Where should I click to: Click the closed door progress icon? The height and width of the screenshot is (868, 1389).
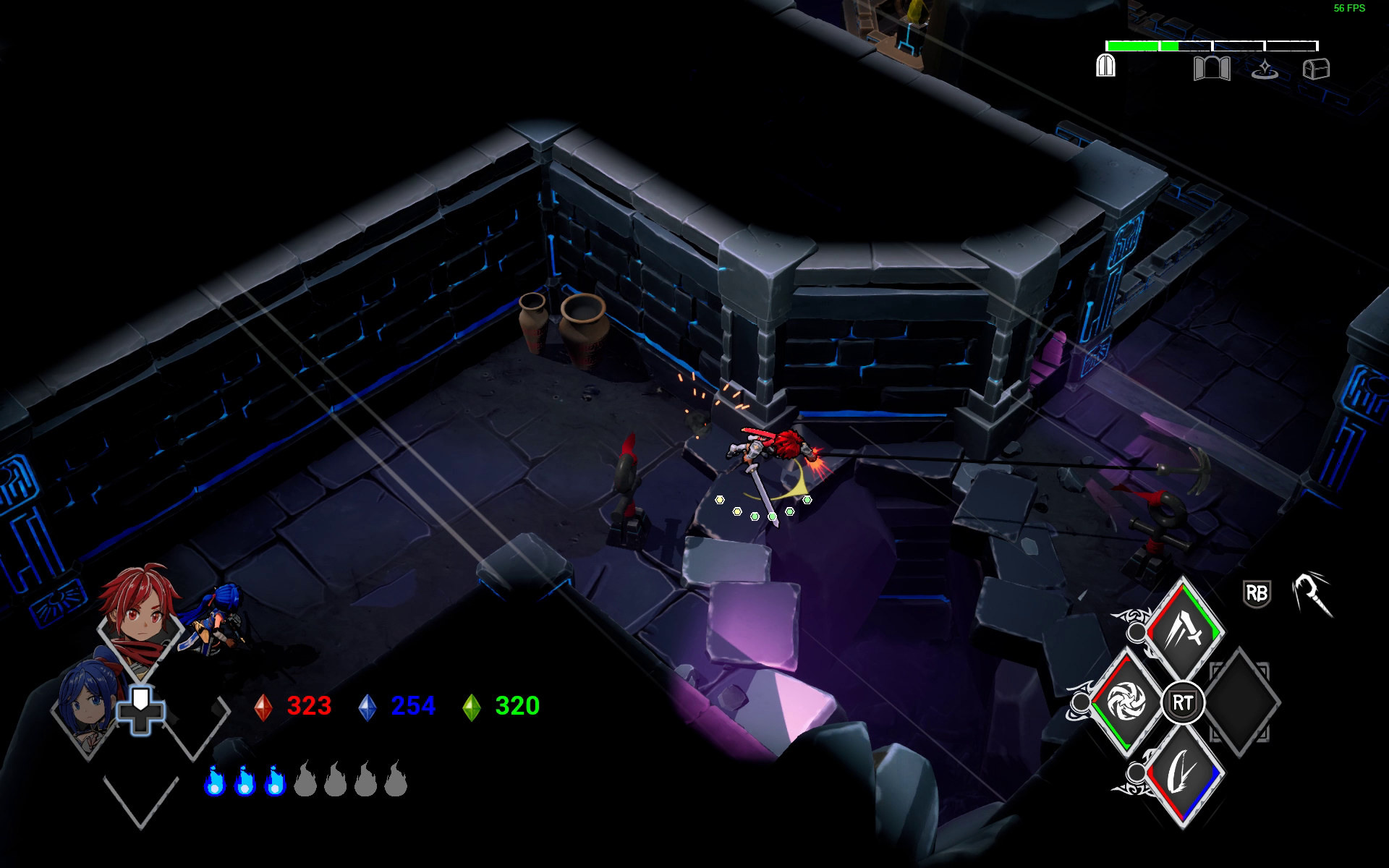[x=1105, y=67]
